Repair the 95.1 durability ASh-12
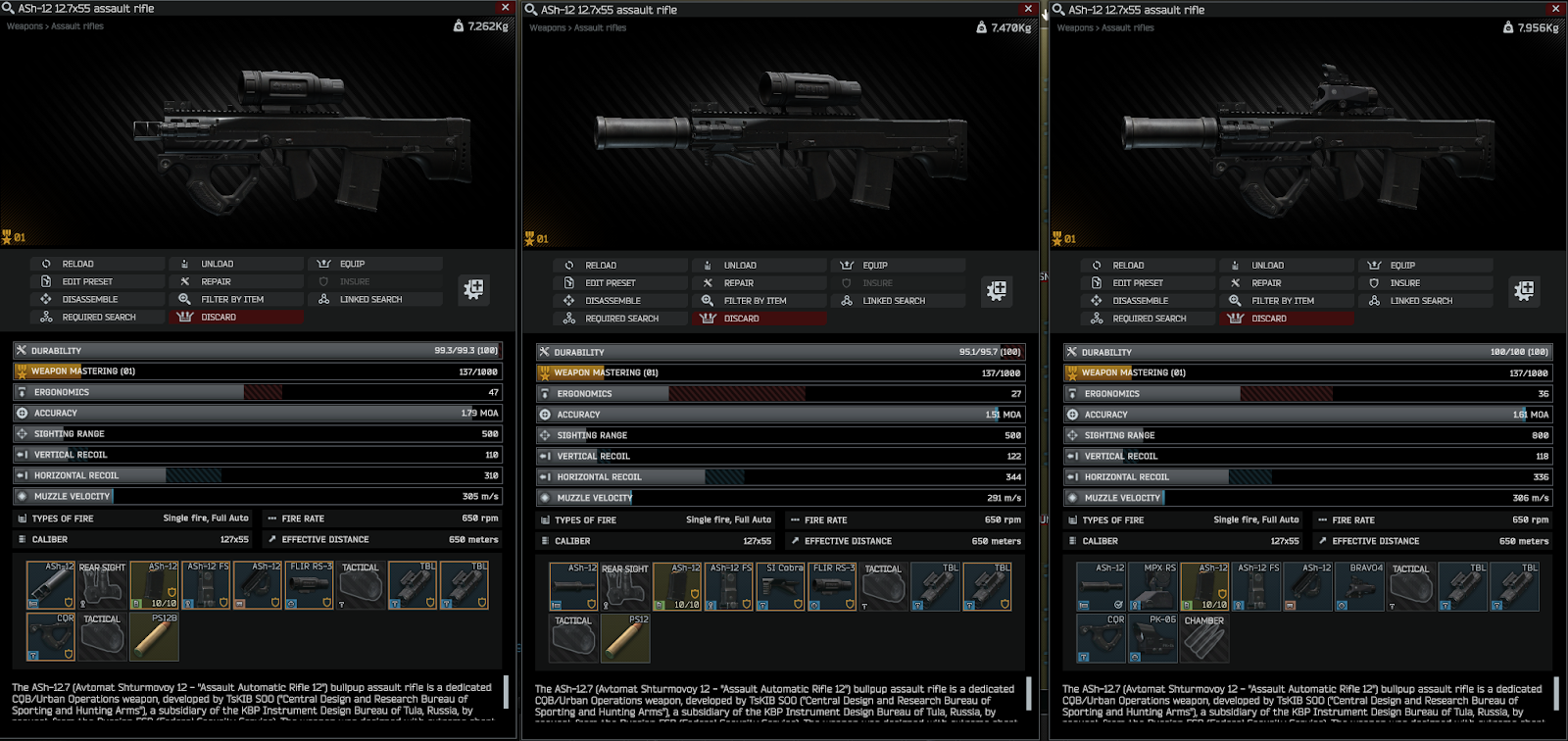 point(738,283)
